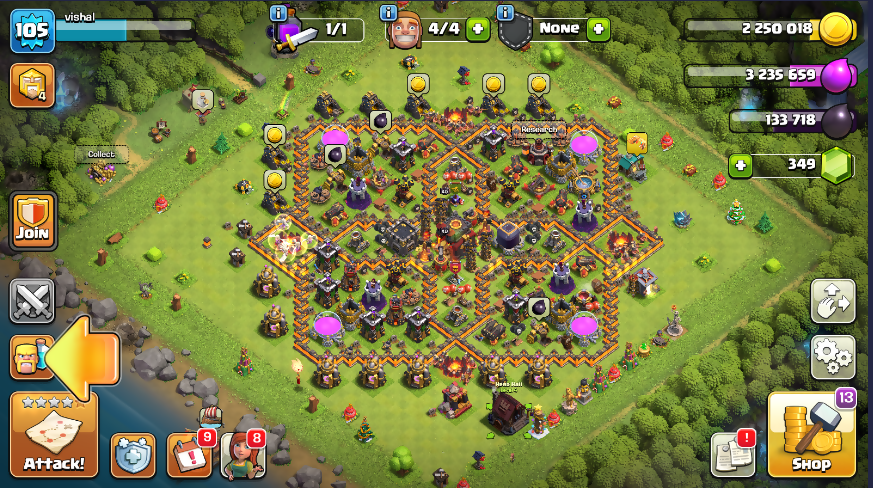The width and height of the screenshot is (873, 488).
Task: Add gems with the green plus
Action: (x=740, y=164)
